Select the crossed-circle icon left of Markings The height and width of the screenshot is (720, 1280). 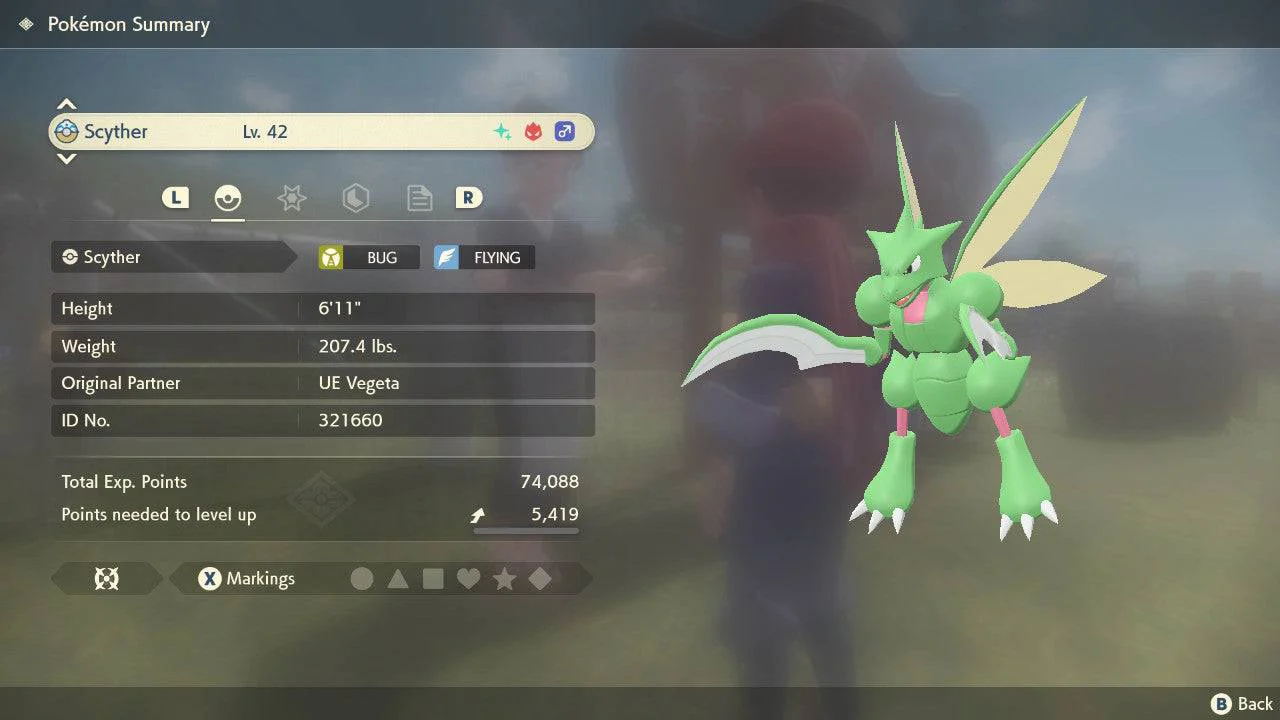106,579
